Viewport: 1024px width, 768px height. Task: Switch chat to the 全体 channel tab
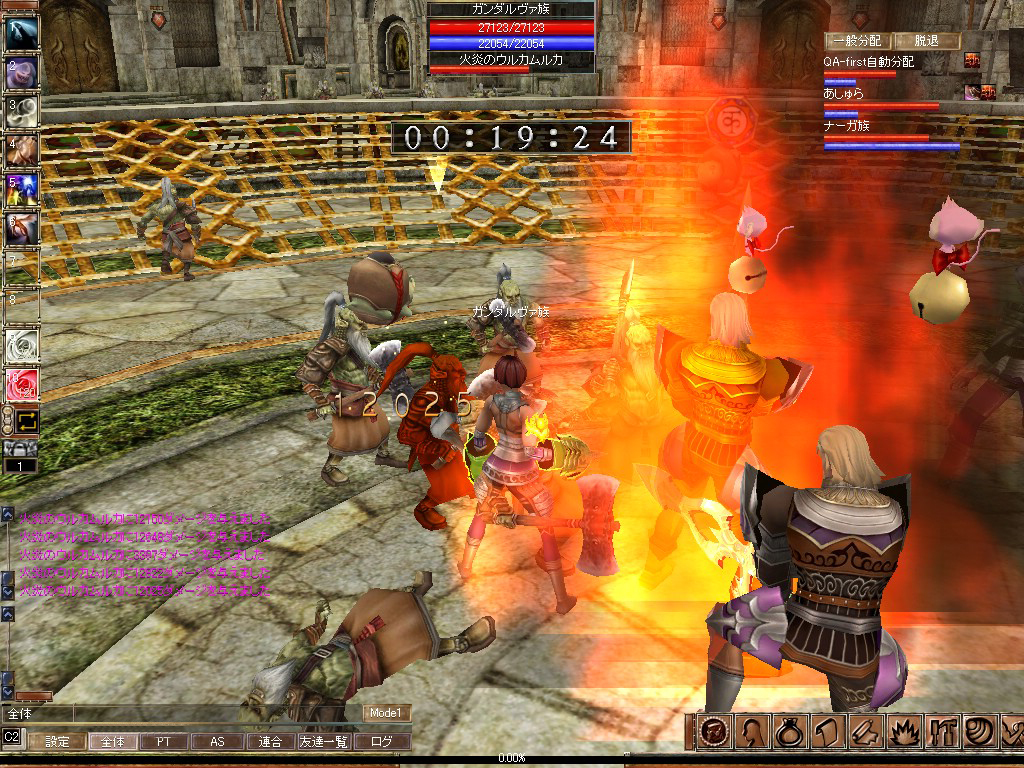click(112, 742)
